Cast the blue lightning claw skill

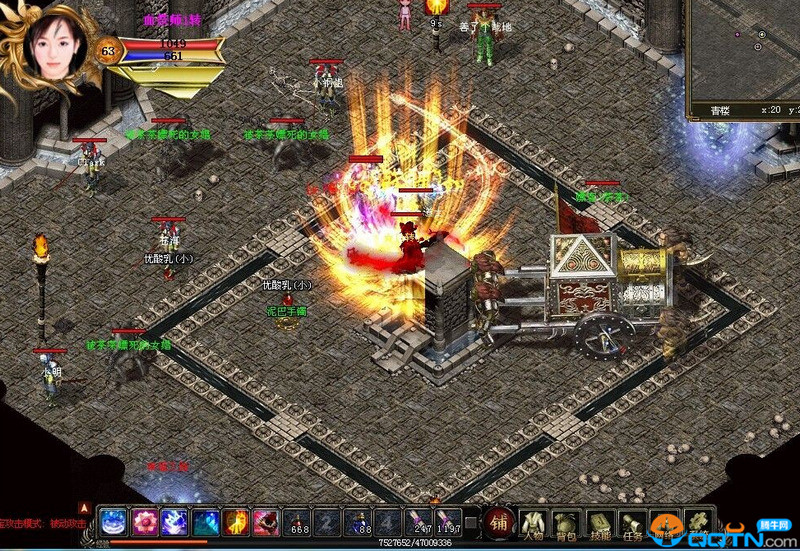(175, 522)
